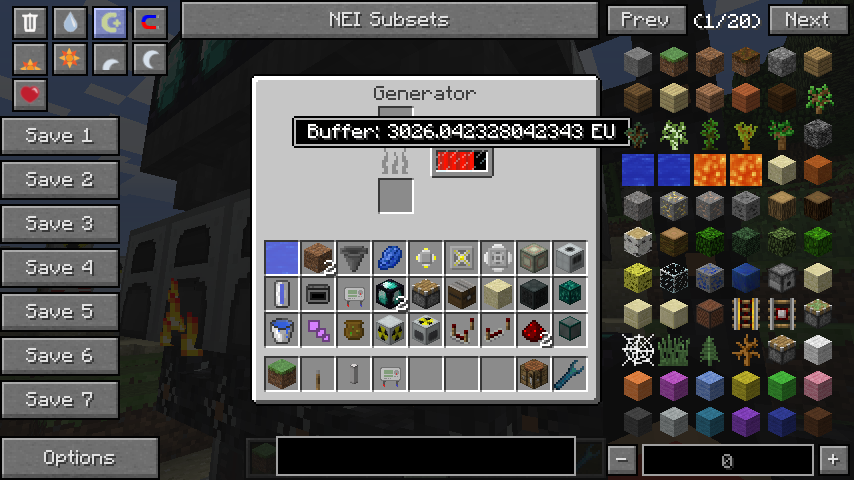Select the water bucket inventory slot

[282, 329]
